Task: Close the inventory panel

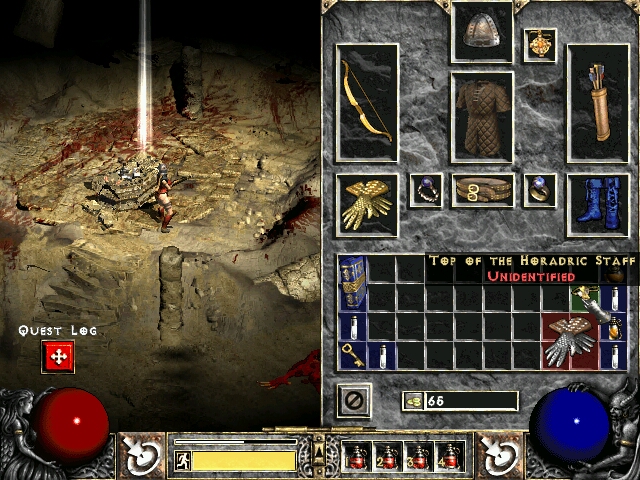Action: coord(353,401)
